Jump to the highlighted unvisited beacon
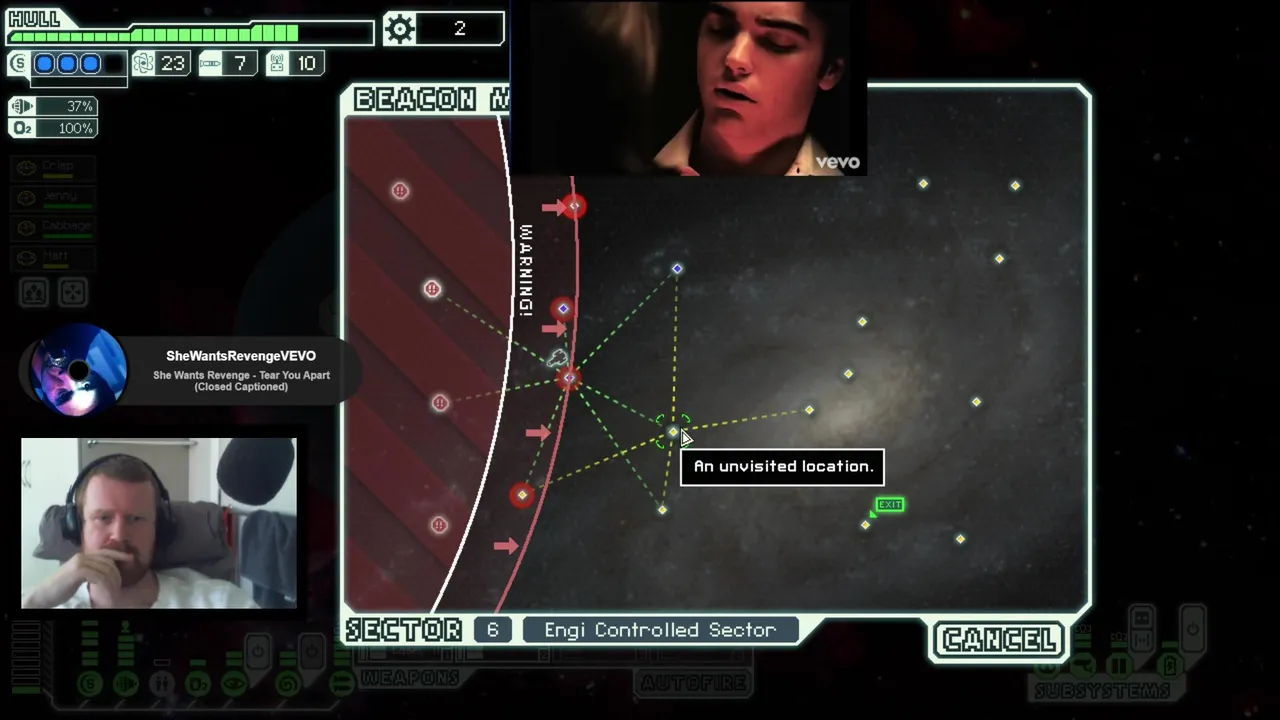This screenshot has height=720, width=1280. click(672, 432)
